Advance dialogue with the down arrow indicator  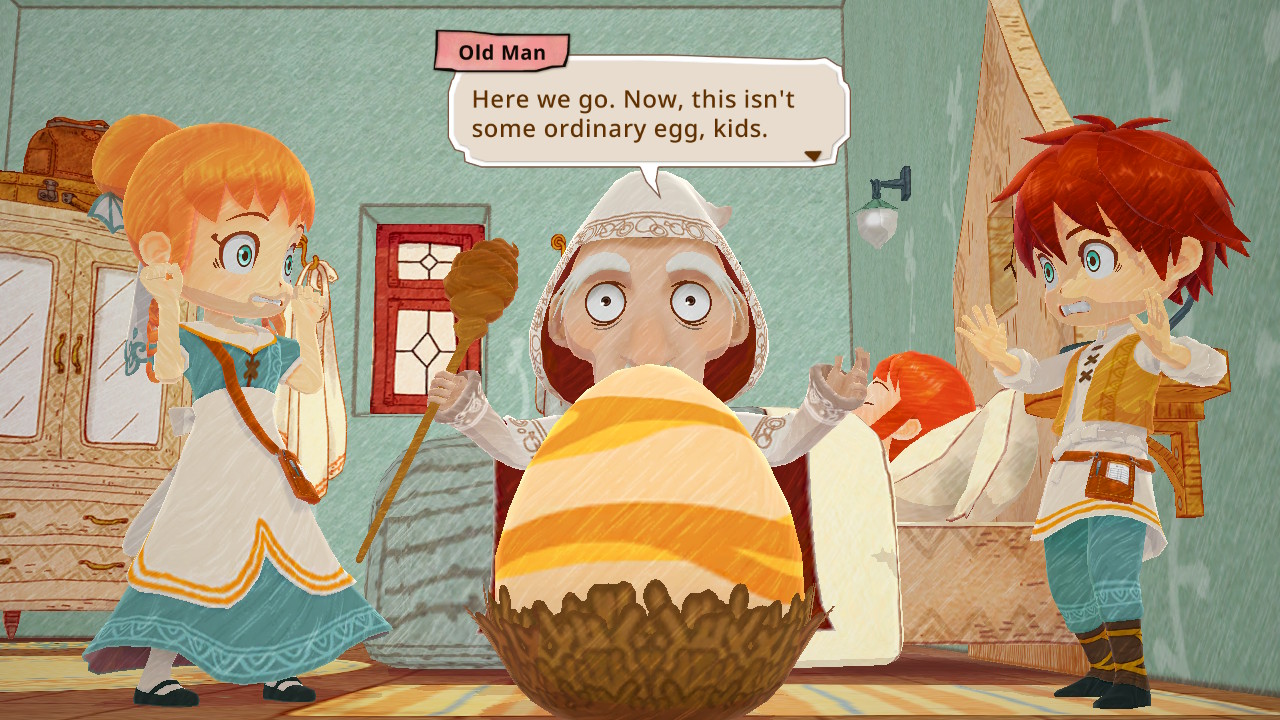813,156
